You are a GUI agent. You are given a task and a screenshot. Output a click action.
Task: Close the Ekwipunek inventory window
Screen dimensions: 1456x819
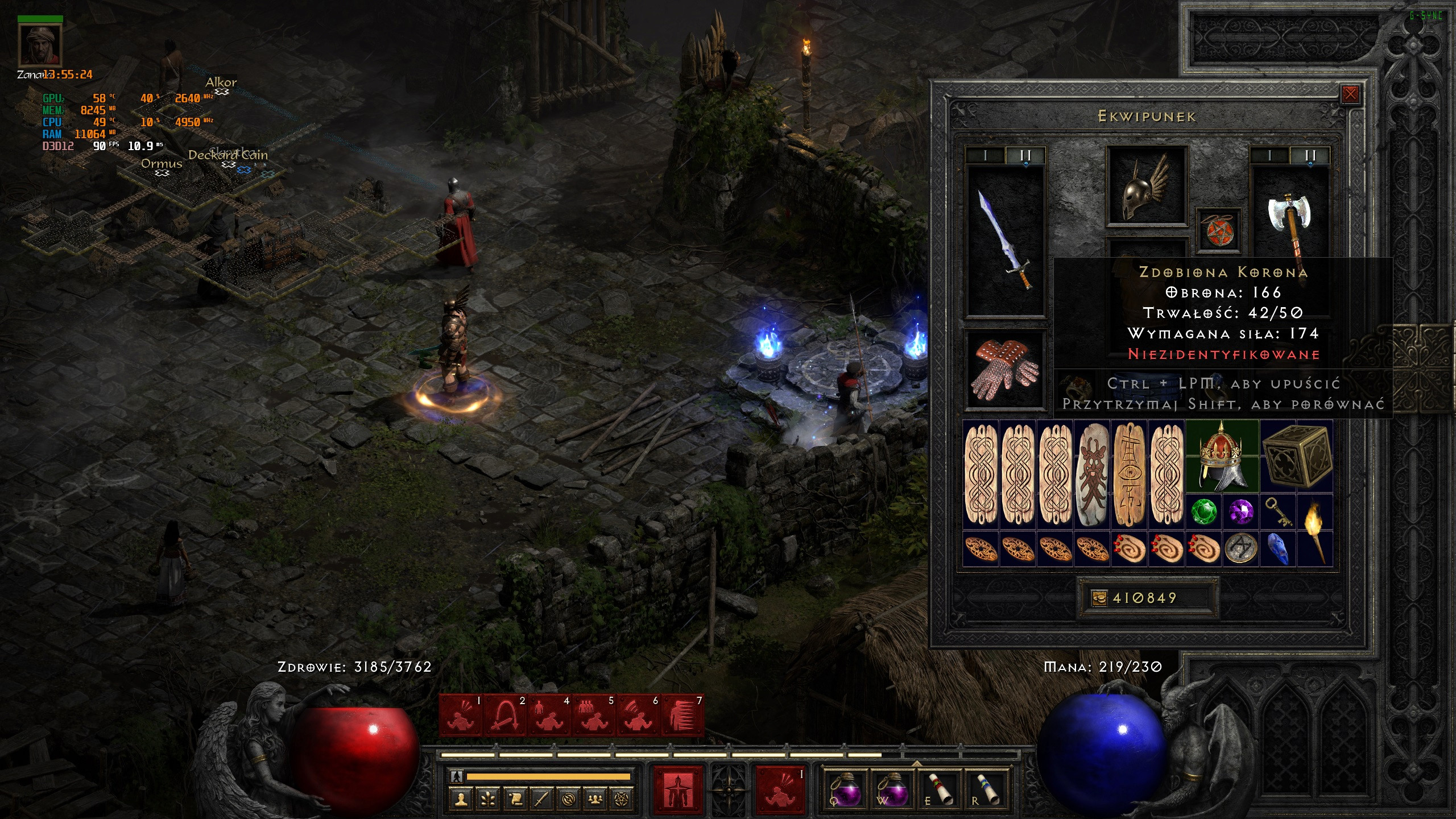pyautogui.click(x=1350, y=94)
